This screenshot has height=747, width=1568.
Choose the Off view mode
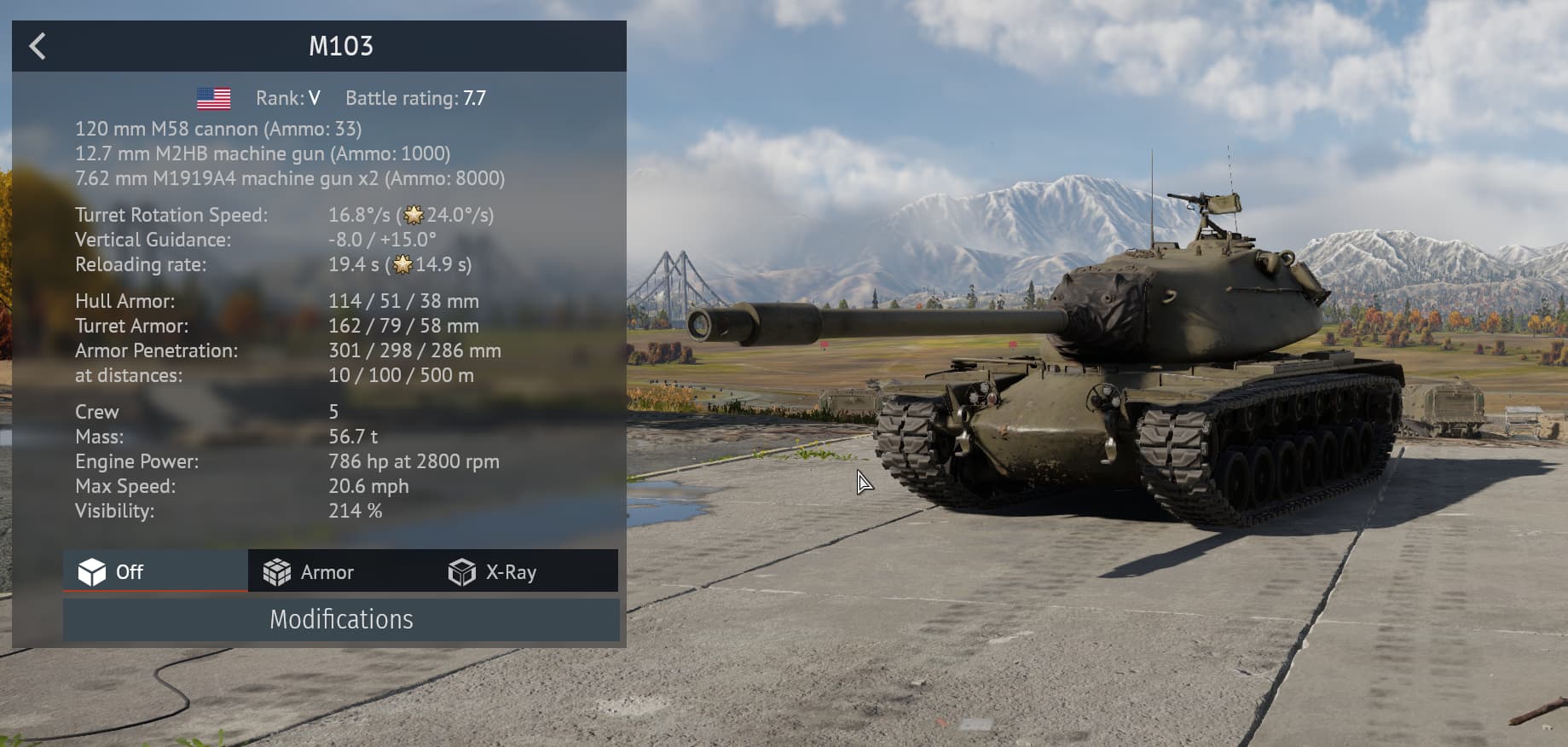pyautogui.click(x=112, y=572)
